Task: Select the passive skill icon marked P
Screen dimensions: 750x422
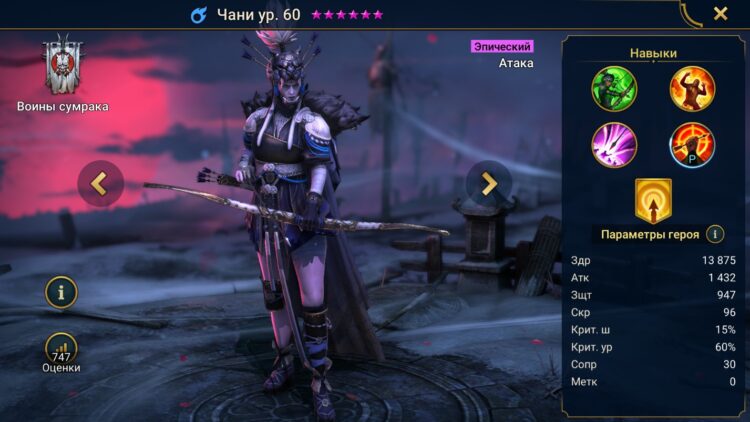Action: [692, 143]
